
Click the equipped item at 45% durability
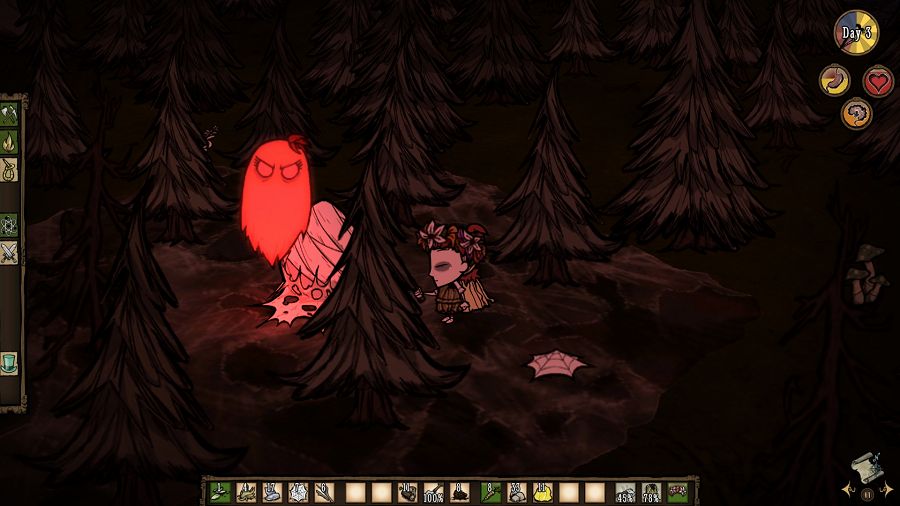[625, 492]
